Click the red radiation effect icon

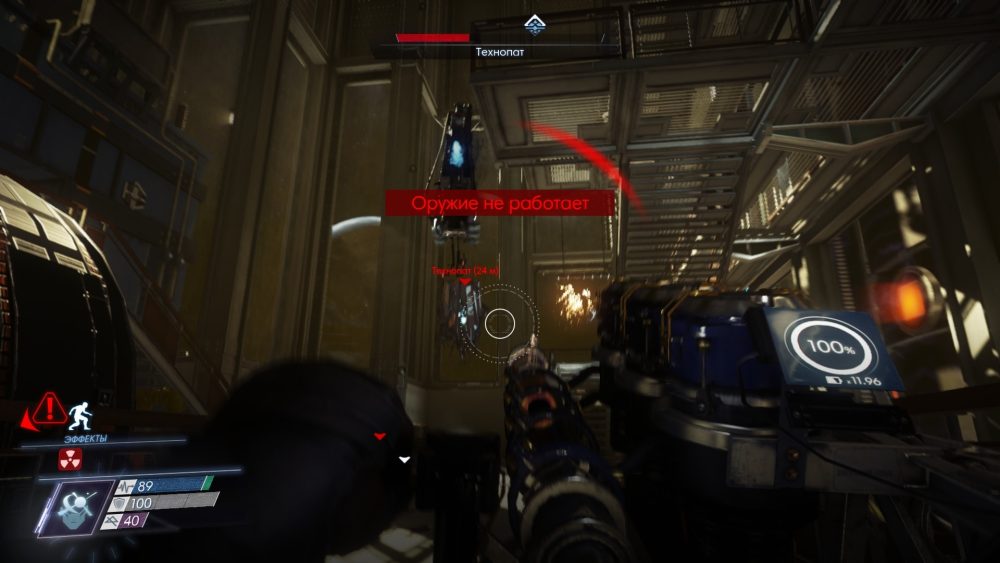click(x=70, y=459)
